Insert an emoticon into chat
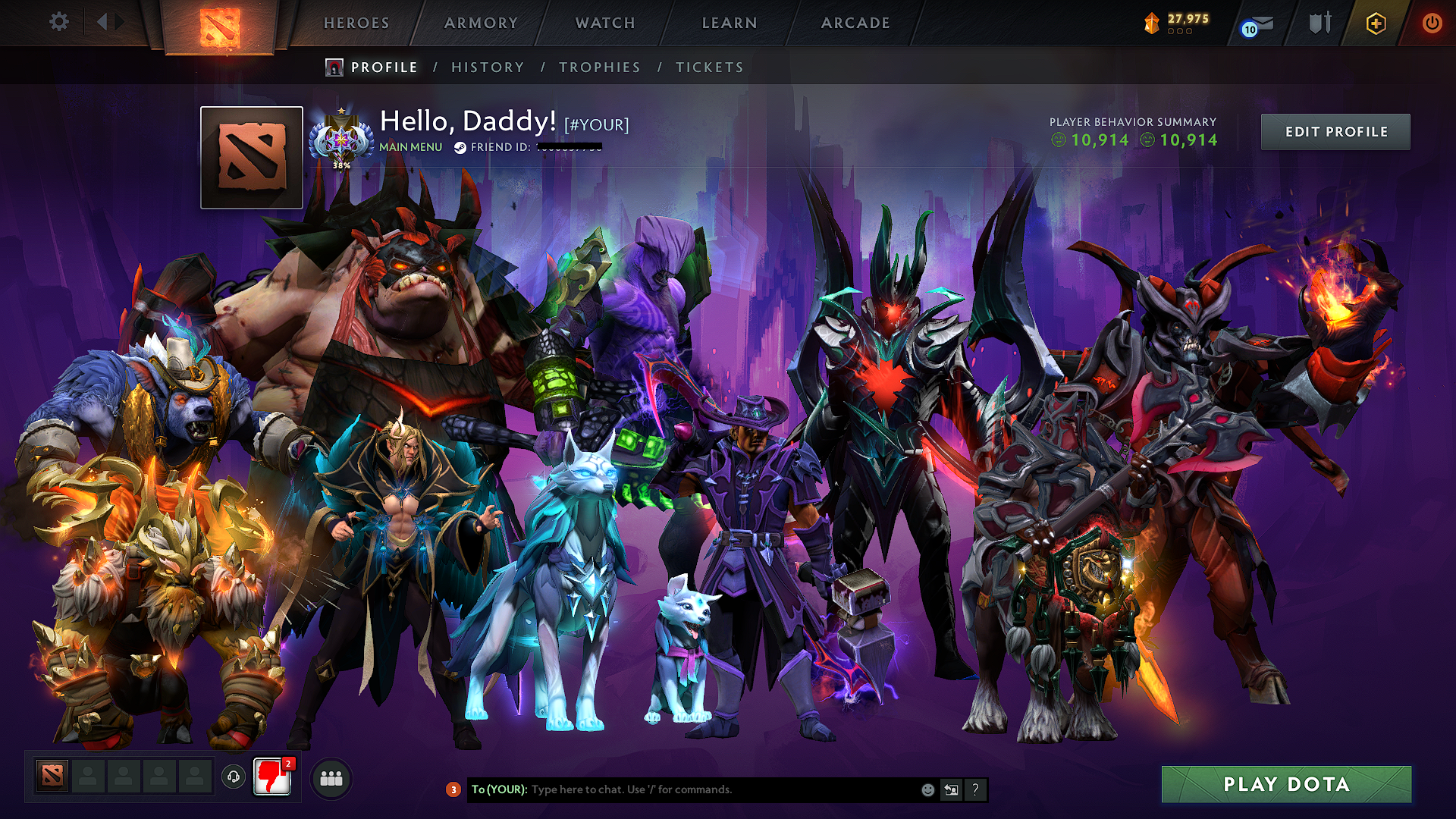The height and width of the screenshot is (819, 1456). [927, 789]
